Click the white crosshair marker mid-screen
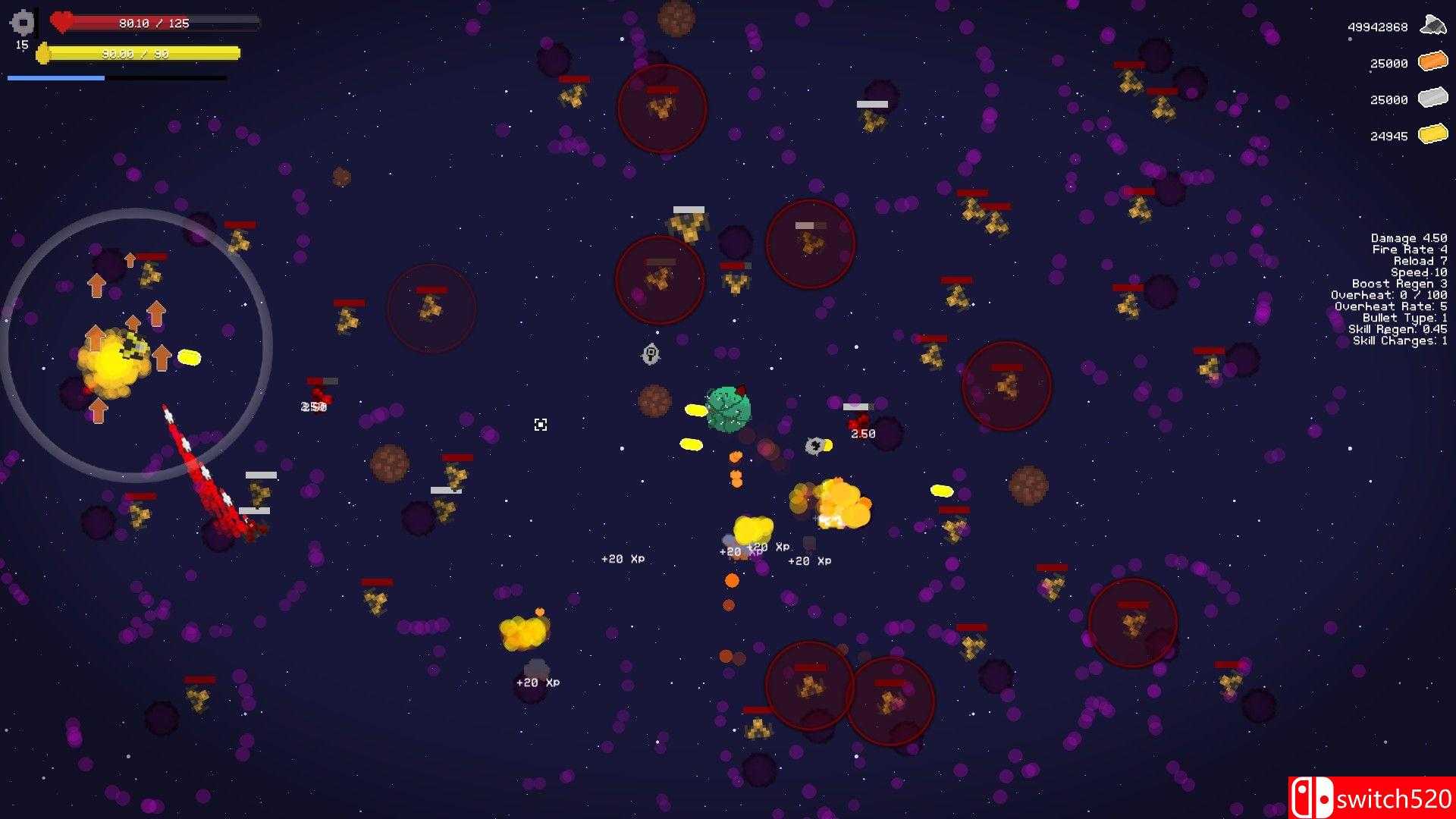Viewport: 1456px width, 819px height. tap(541, 425)
